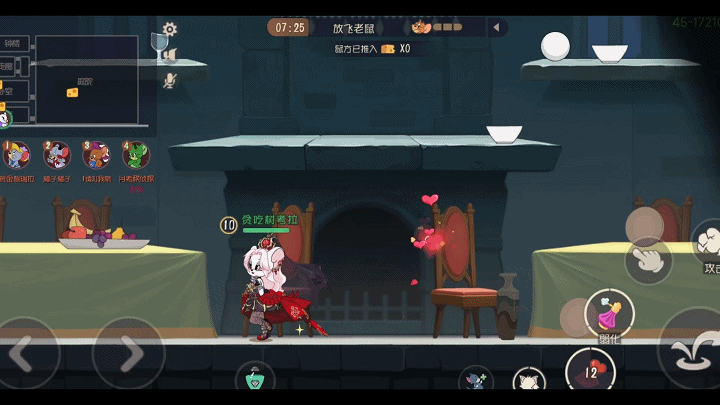Select the second mouse teammate portrait
This screenshot has width=720, height=405.
pyautogui.click(x=57, y=156)
